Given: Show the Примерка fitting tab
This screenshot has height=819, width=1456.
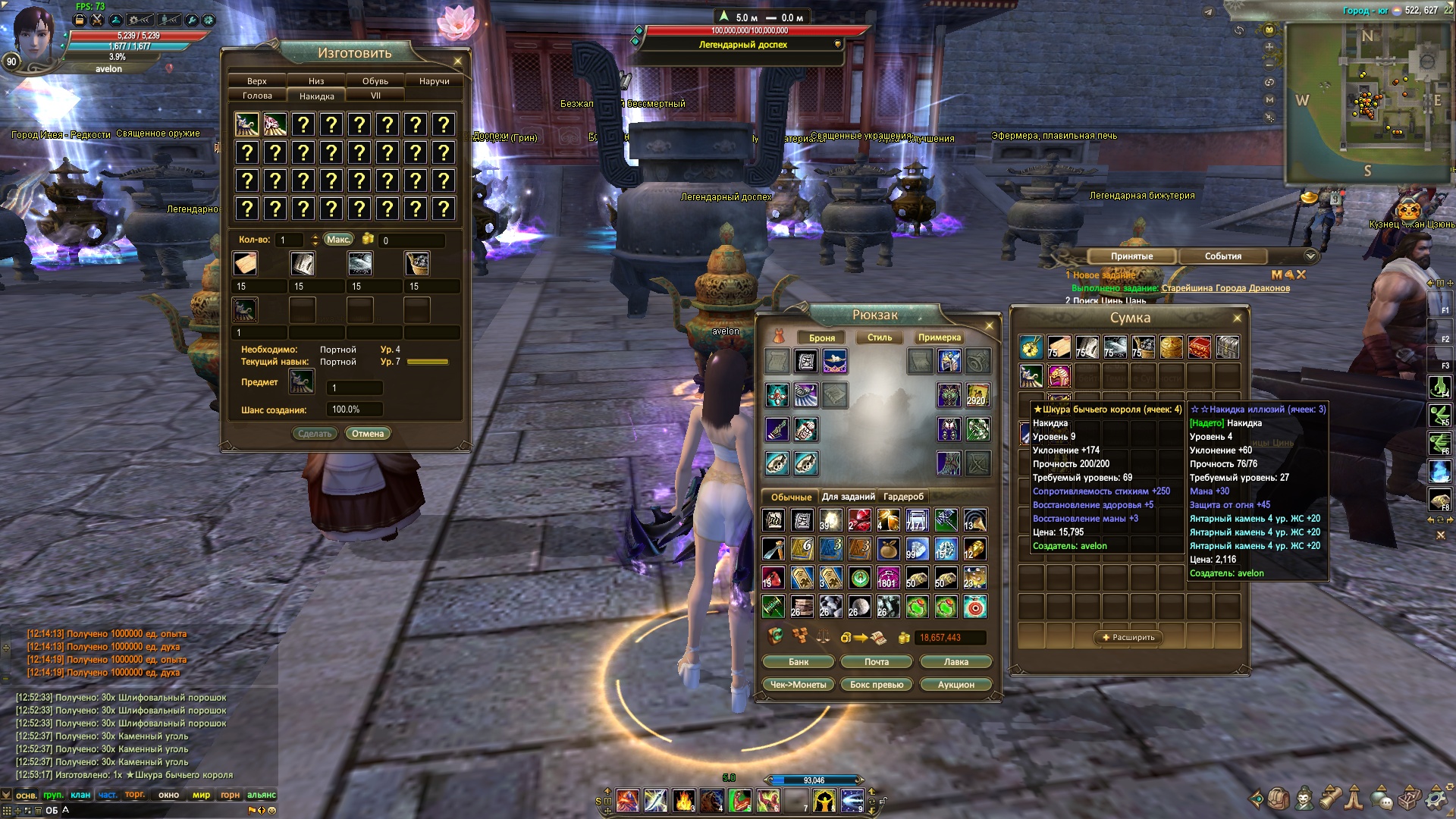Looking at the screenshot, I should pyautogui.click(x=940, y=337).
